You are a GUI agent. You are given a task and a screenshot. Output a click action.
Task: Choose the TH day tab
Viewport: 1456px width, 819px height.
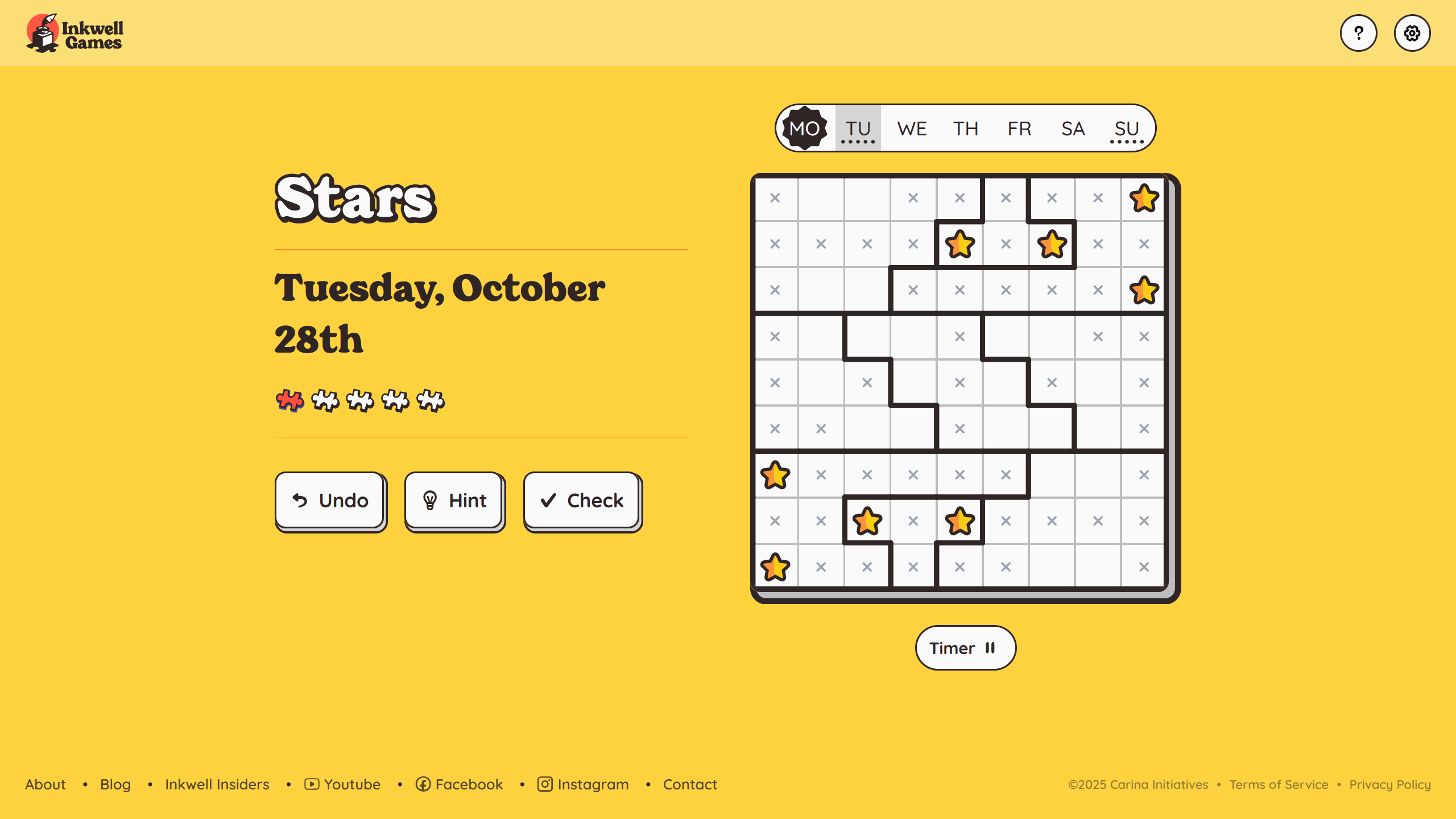[x=966, y=129]
